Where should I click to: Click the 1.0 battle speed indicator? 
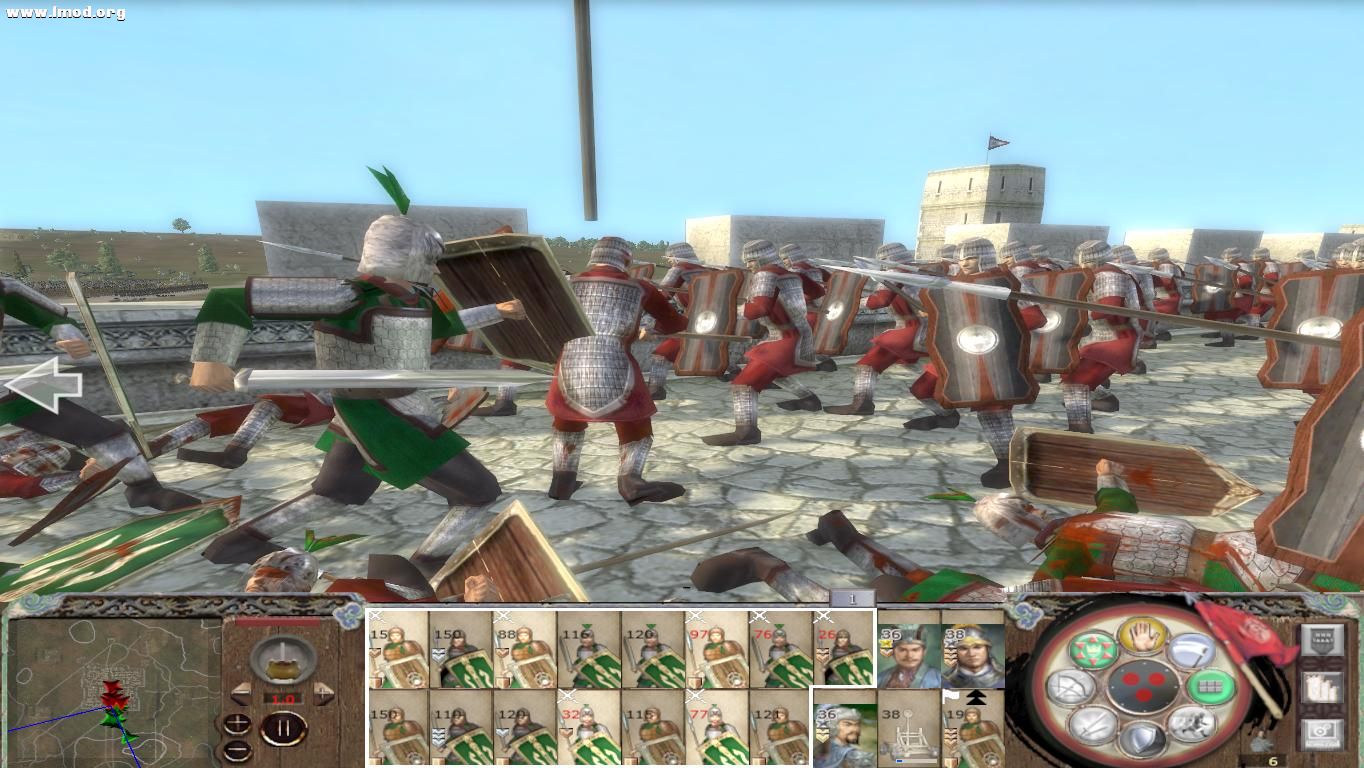point(283,698)
